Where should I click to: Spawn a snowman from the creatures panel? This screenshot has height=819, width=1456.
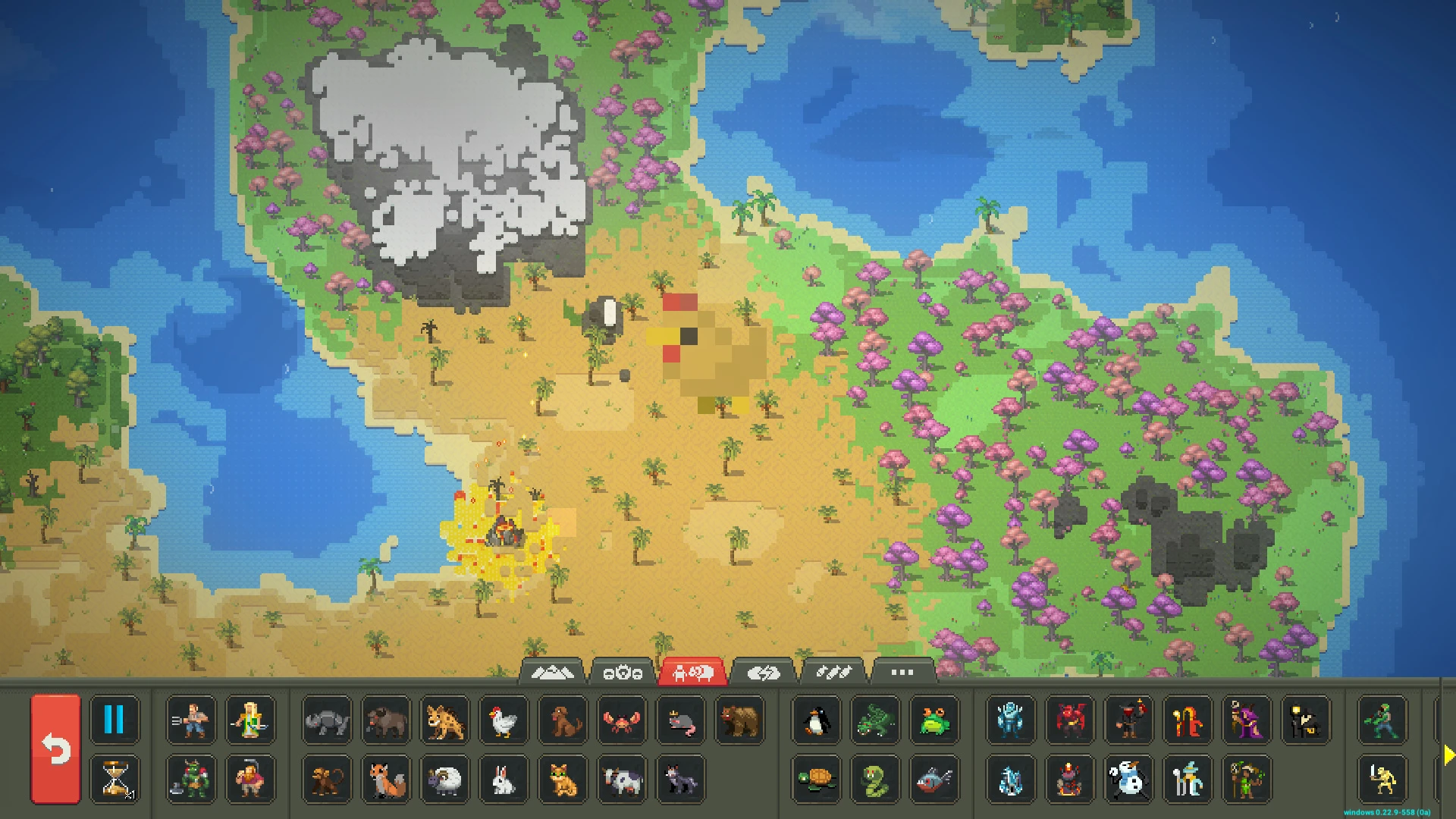click(x=1130, y=780)
